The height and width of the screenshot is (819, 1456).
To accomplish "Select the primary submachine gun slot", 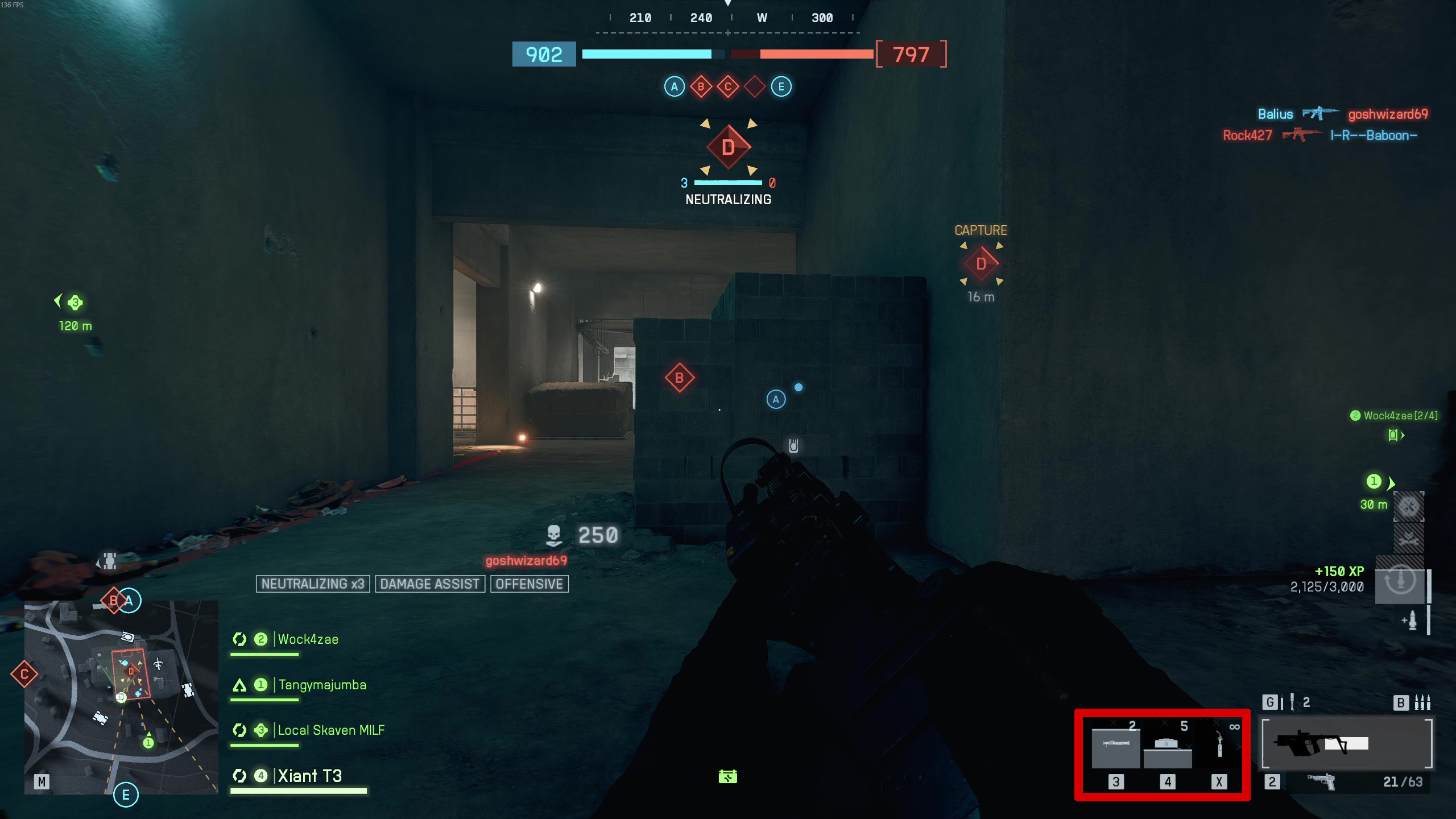I will point(1346,743).
